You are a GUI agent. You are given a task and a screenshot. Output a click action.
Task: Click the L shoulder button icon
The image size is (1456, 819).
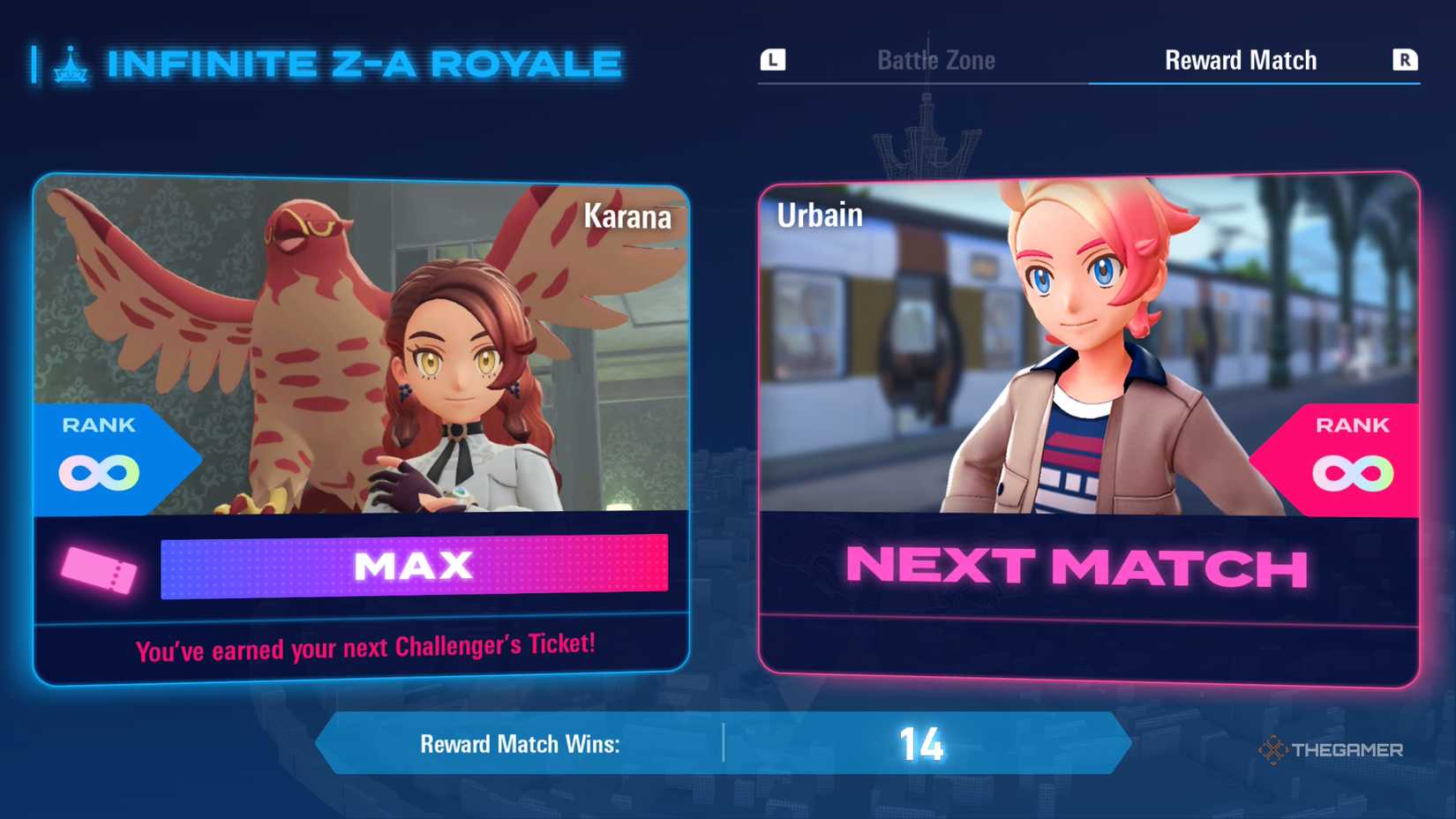pos(771,59)
